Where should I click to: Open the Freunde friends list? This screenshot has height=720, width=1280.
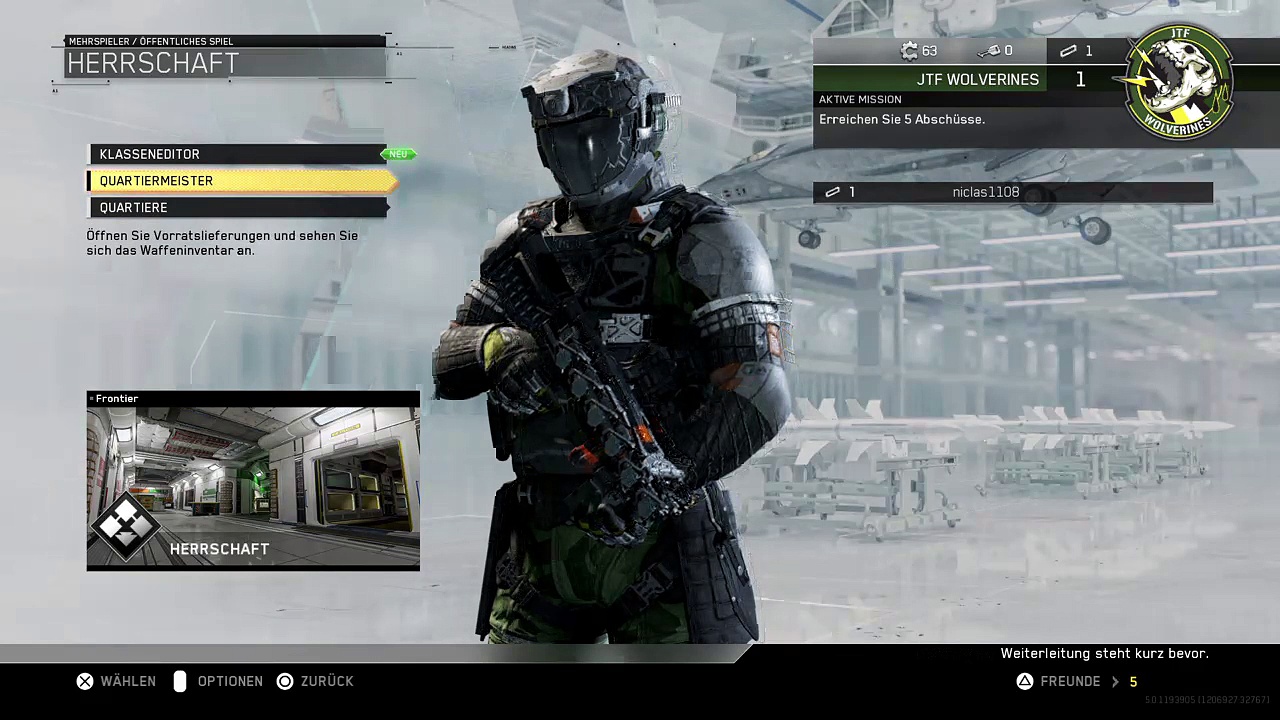pos(1070,681)
